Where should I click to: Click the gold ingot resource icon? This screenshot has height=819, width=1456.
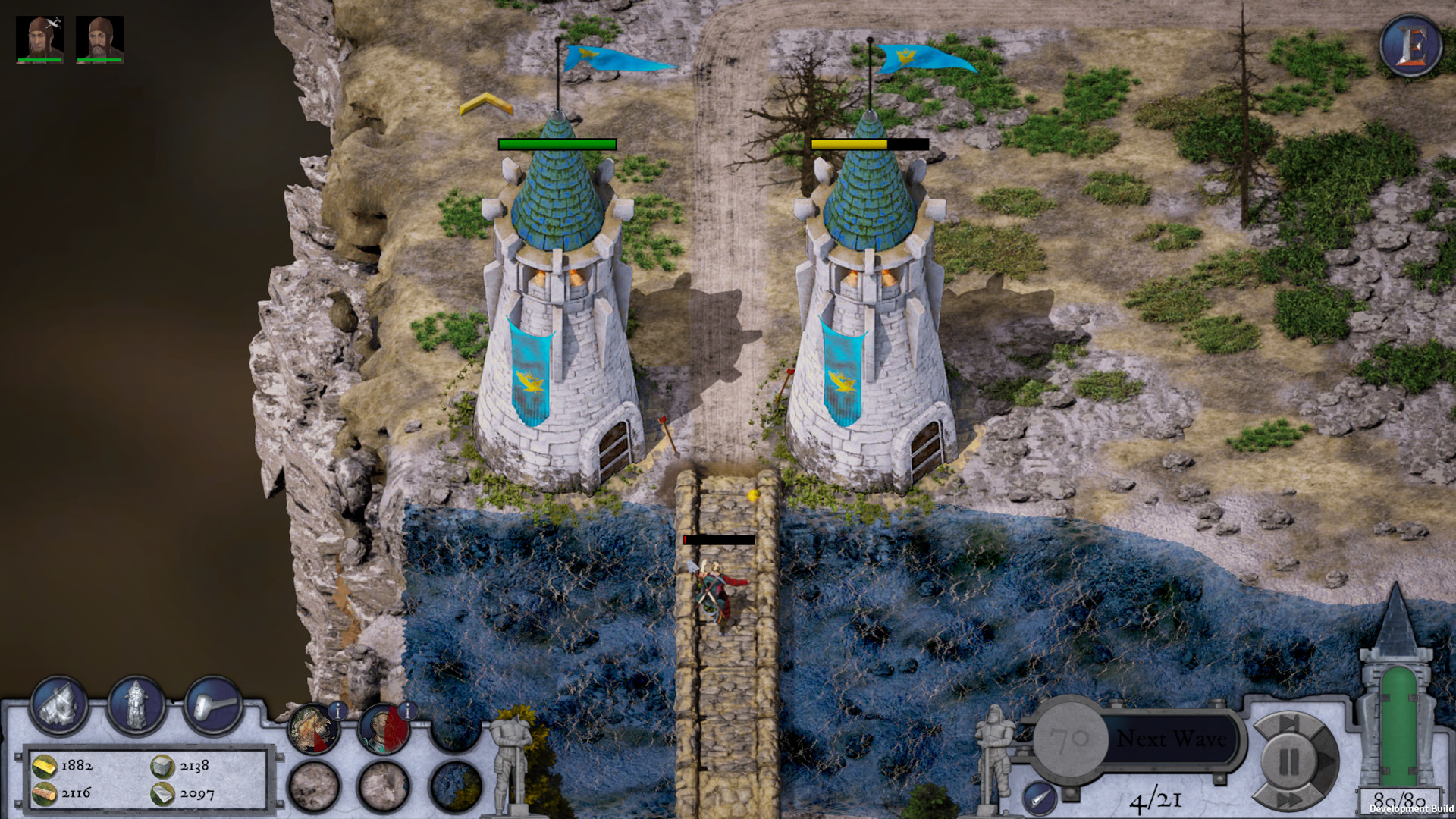click(x=45, y=767)
